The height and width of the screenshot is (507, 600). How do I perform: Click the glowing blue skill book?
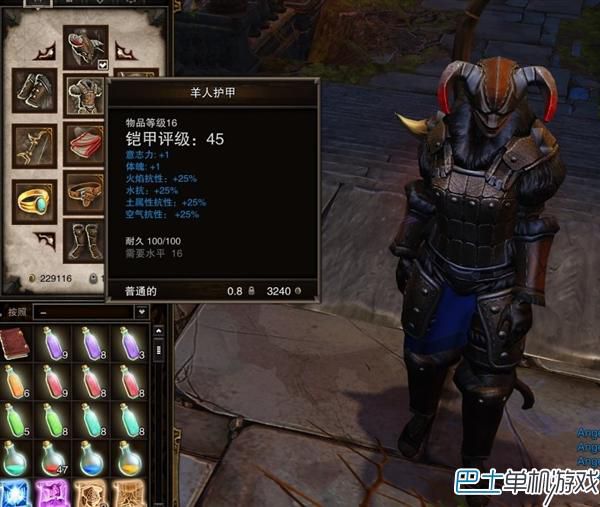pos(15,494)
